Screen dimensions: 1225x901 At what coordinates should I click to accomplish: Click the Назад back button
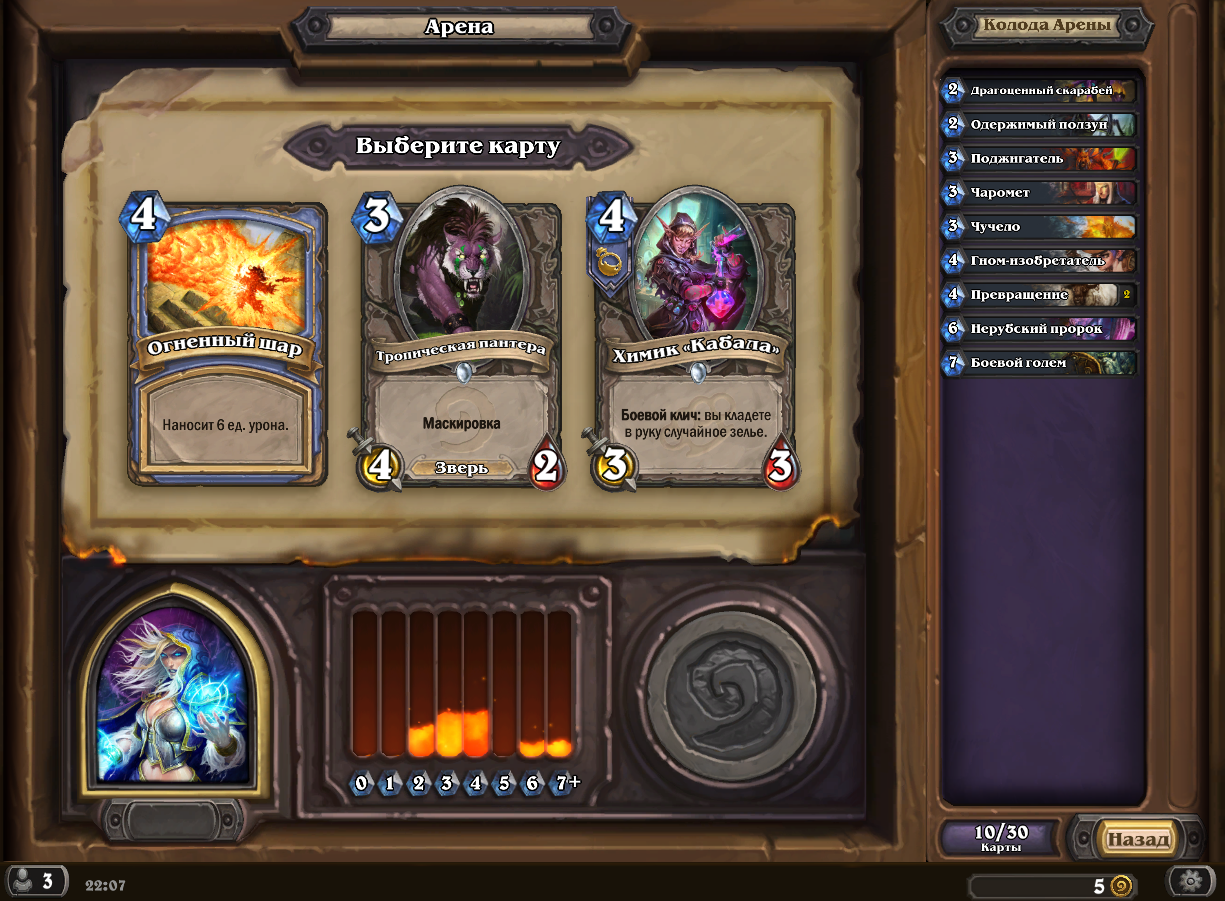(1137, 839)
